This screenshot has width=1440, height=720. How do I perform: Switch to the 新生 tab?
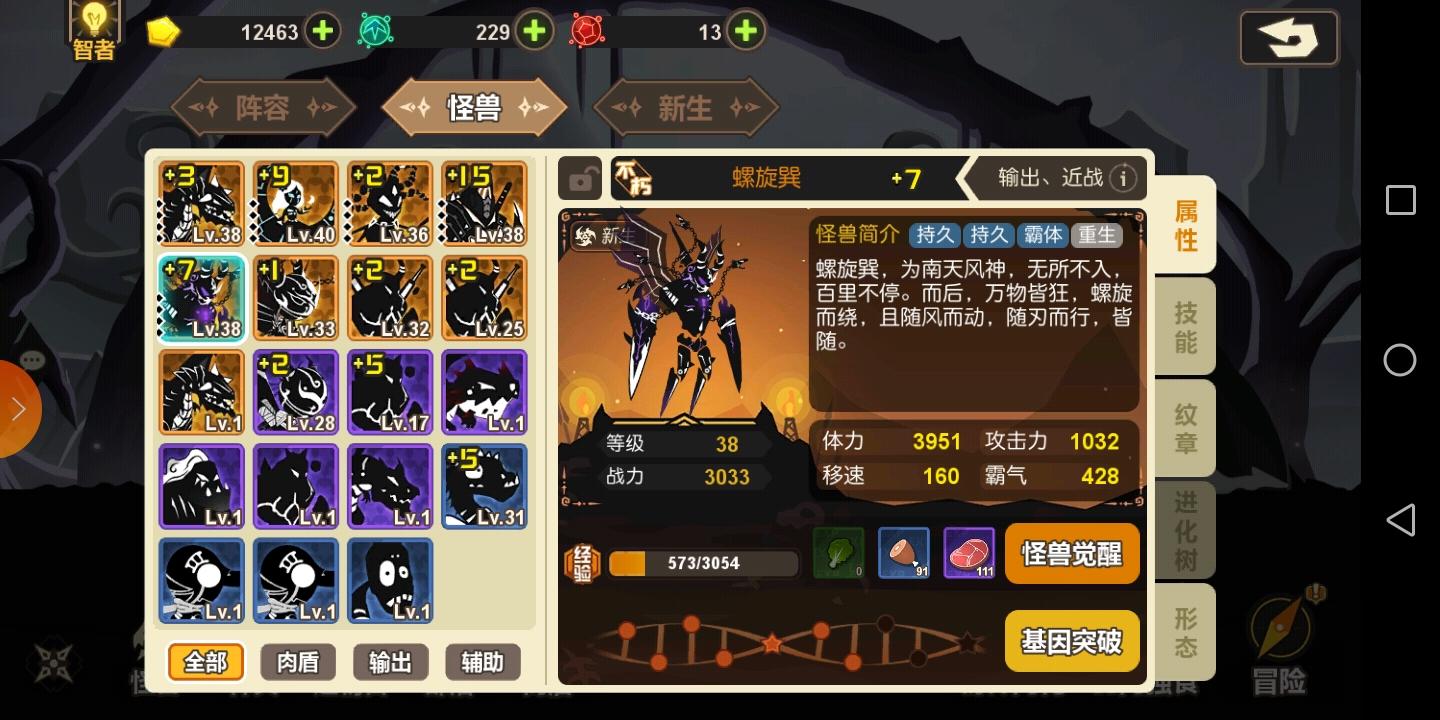point(685,107)
